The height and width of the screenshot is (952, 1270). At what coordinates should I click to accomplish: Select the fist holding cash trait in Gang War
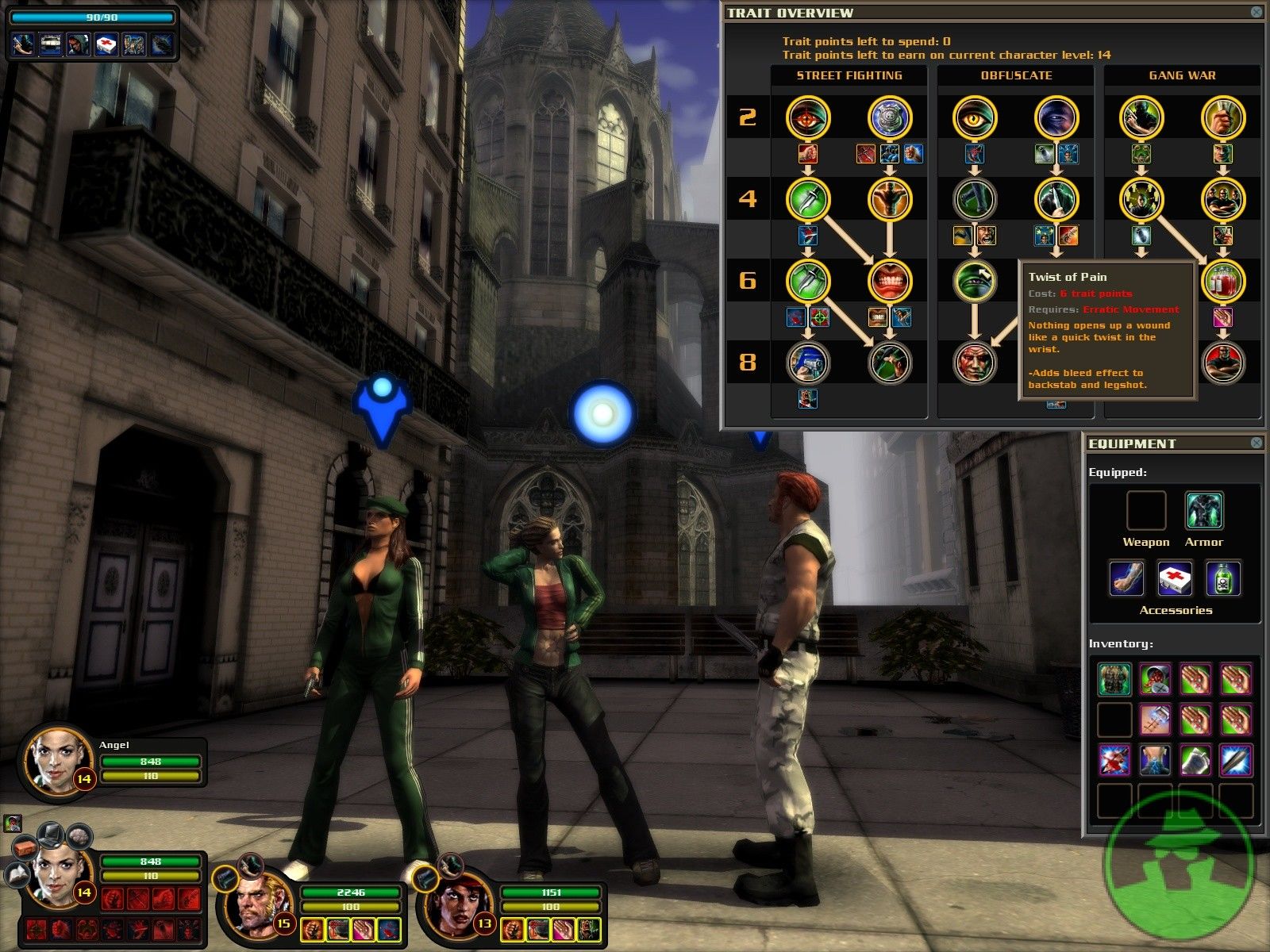(1223, 117)
